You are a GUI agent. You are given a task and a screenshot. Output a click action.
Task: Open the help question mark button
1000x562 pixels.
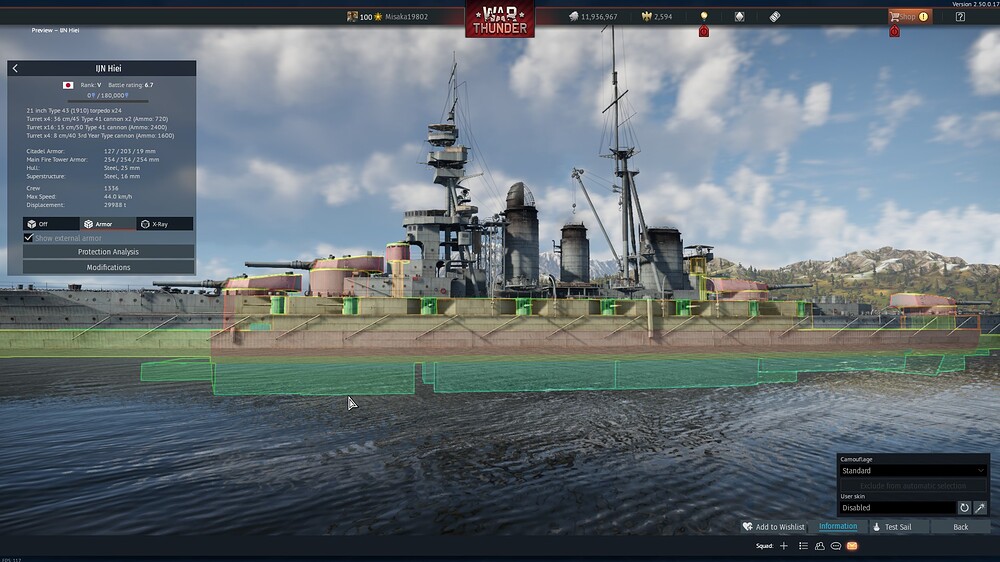click(x=960, y=16)
